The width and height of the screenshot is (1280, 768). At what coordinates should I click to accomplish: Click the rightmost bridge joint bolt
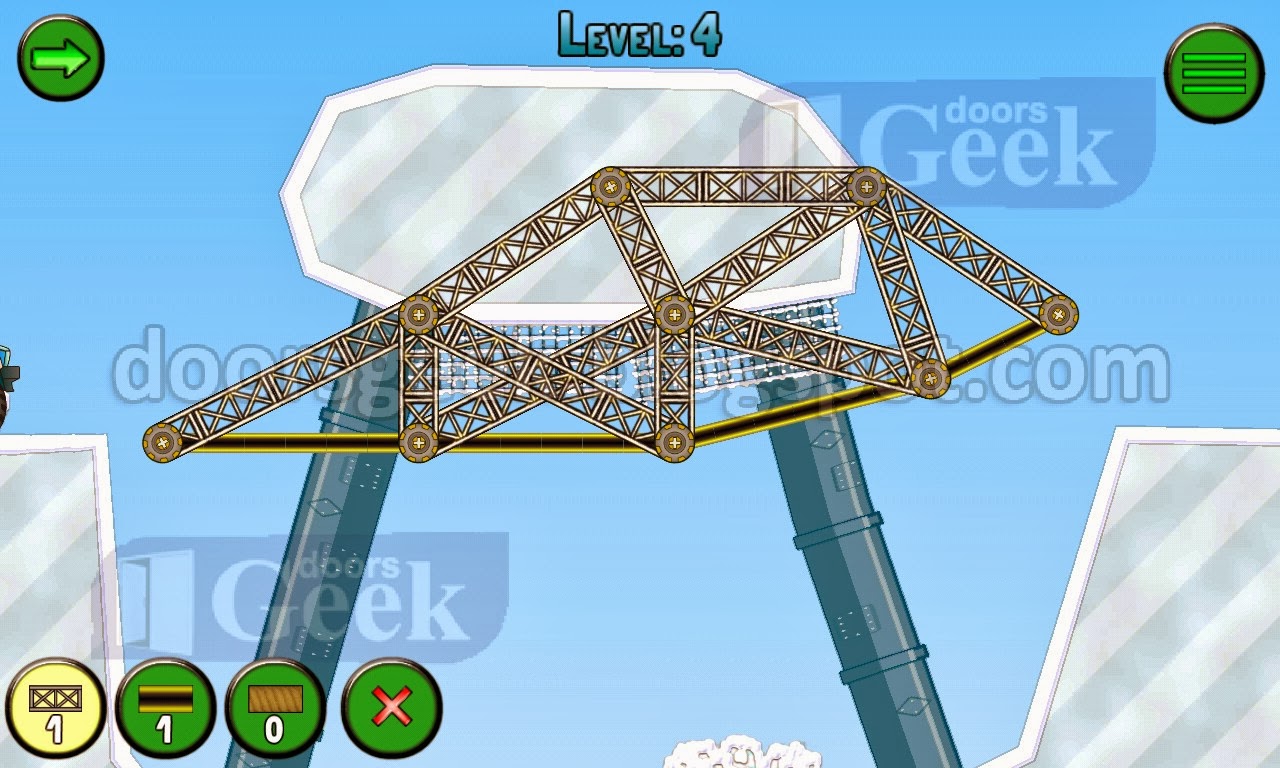1058,317
